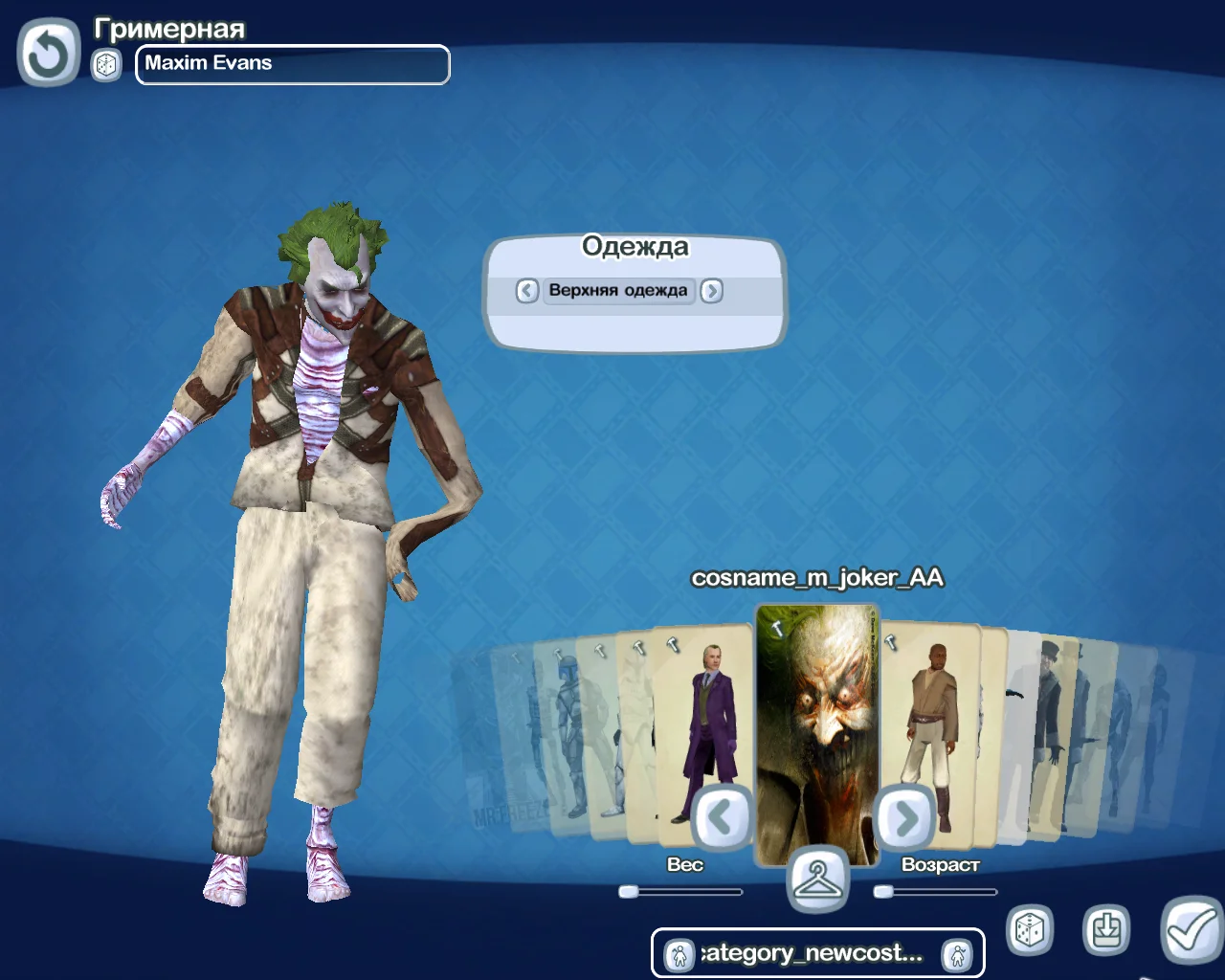Confirm changes with the checkmark button

(x=1192, y=929)
